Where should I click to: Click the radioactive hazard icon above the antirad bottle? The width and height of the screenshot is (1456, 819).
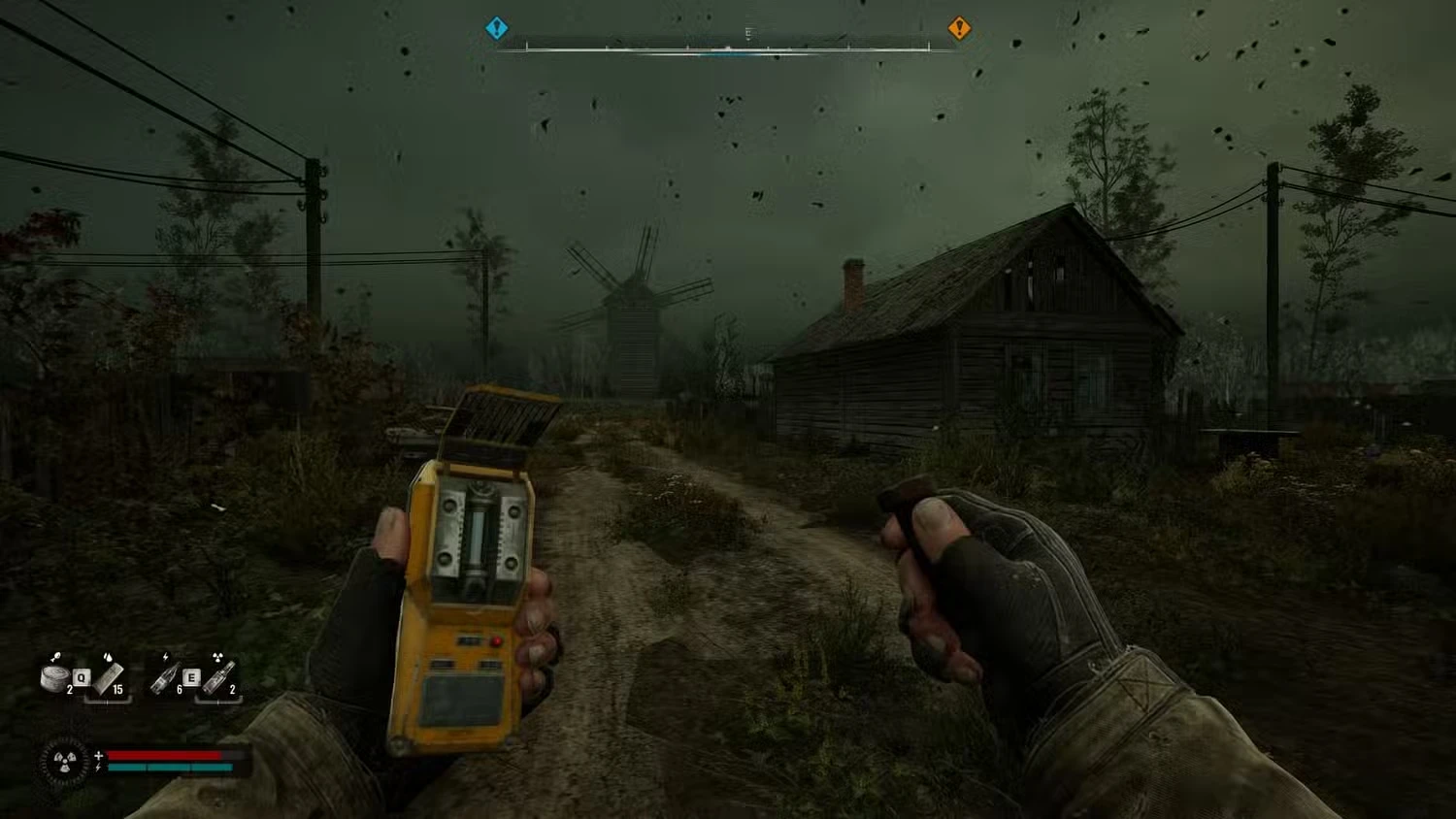pos(218,657)
